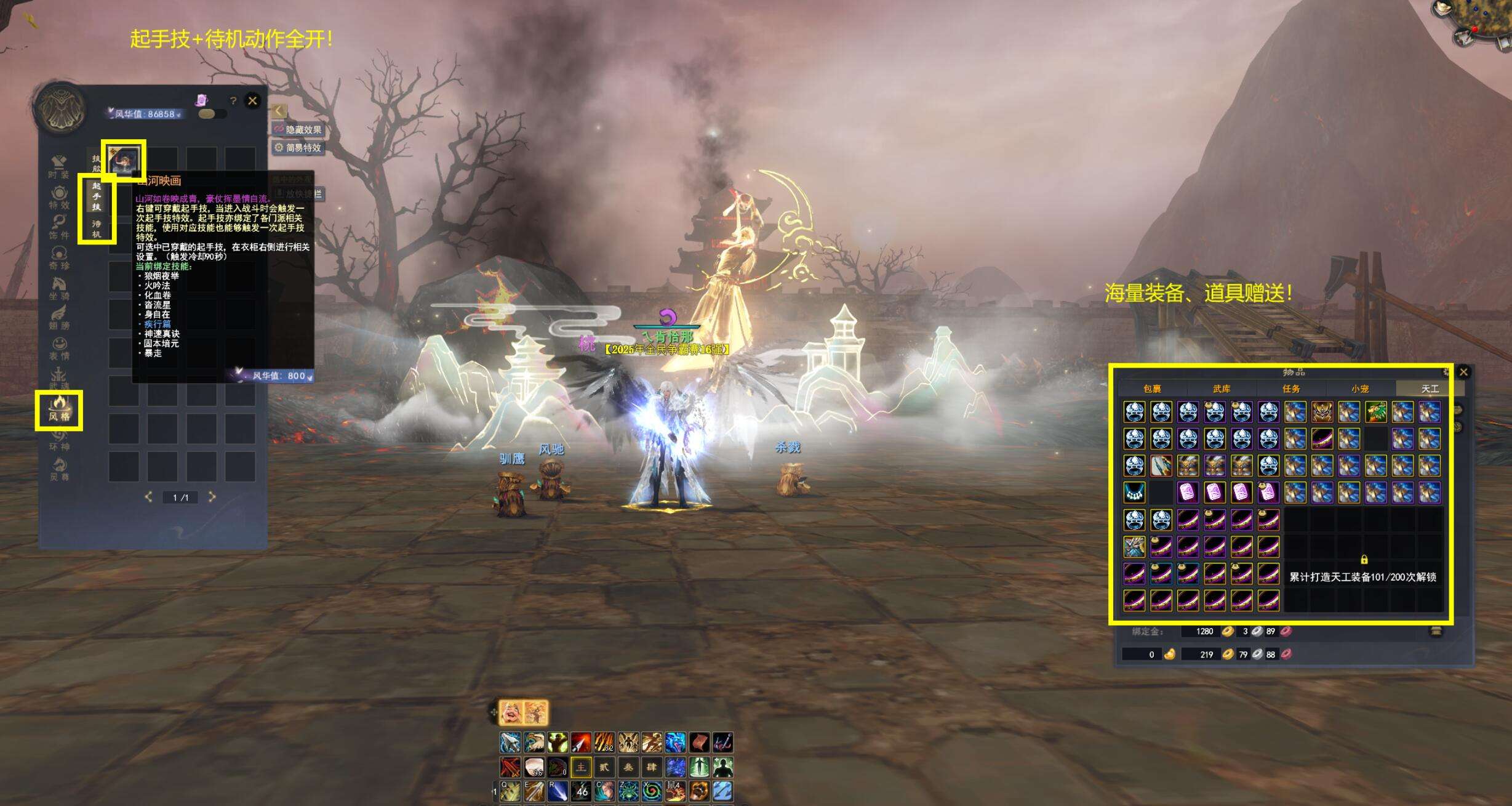This screenshot has height=806, width=1512.
Task: Show the 任务 quest items tab
Action: 1291,389
